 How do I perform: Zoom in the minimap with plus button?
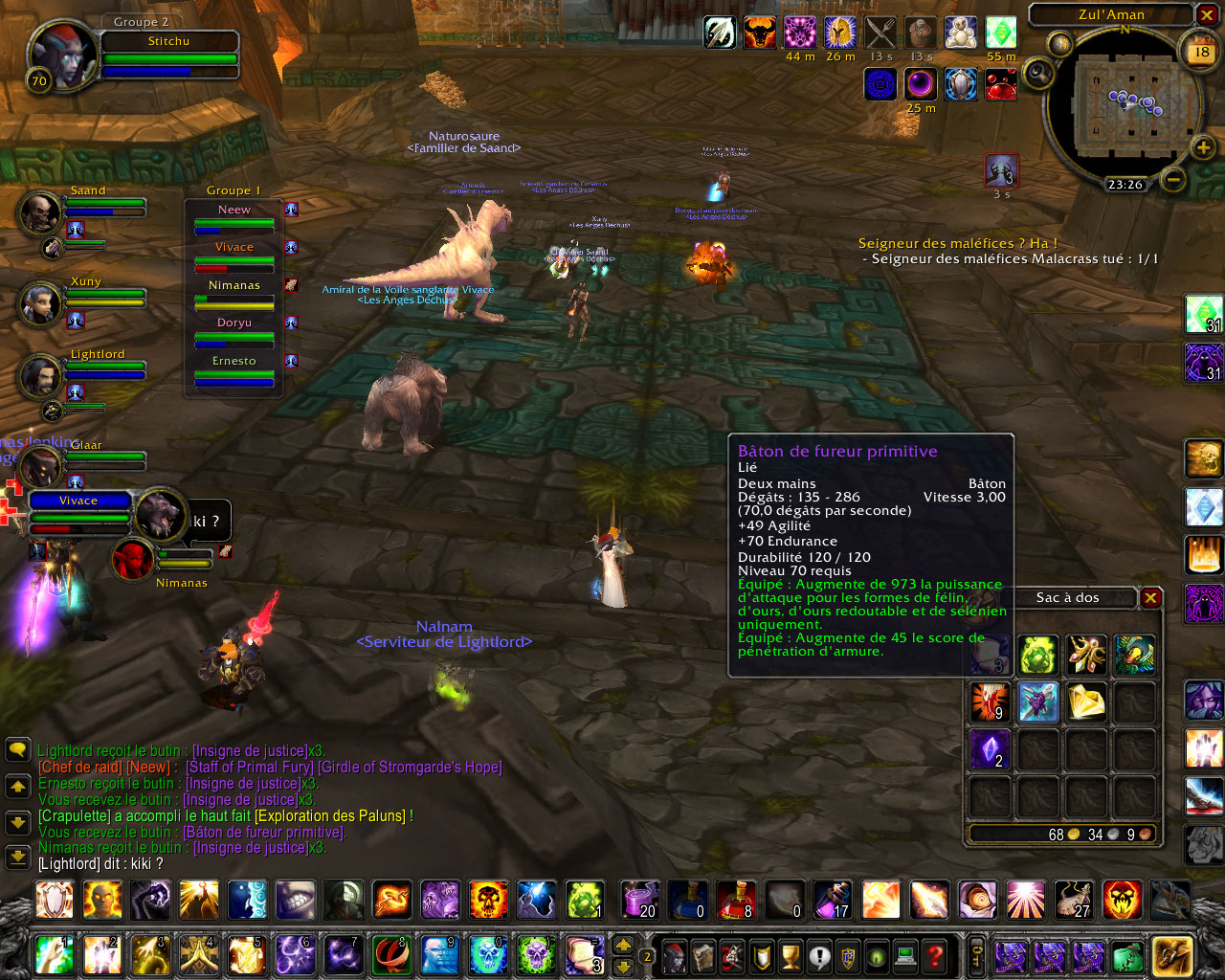click(x=1202, y=146)
